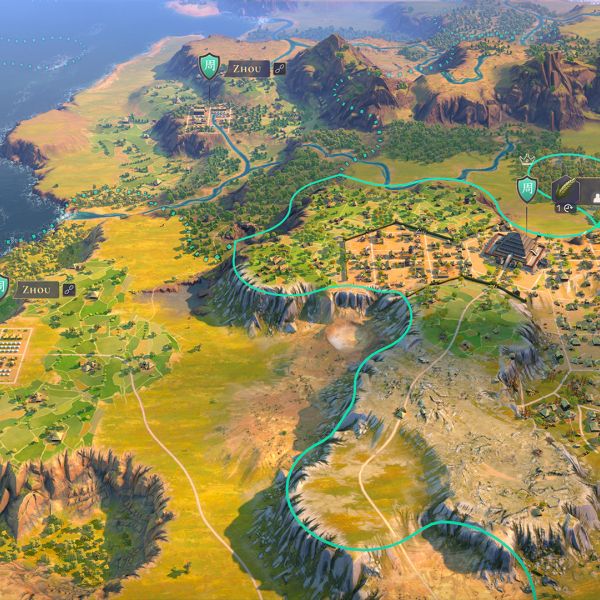Viewport: 600px width, 600px height.
Task: Select the capital's crowned Zhou shield banner
Action: point(527,187)
